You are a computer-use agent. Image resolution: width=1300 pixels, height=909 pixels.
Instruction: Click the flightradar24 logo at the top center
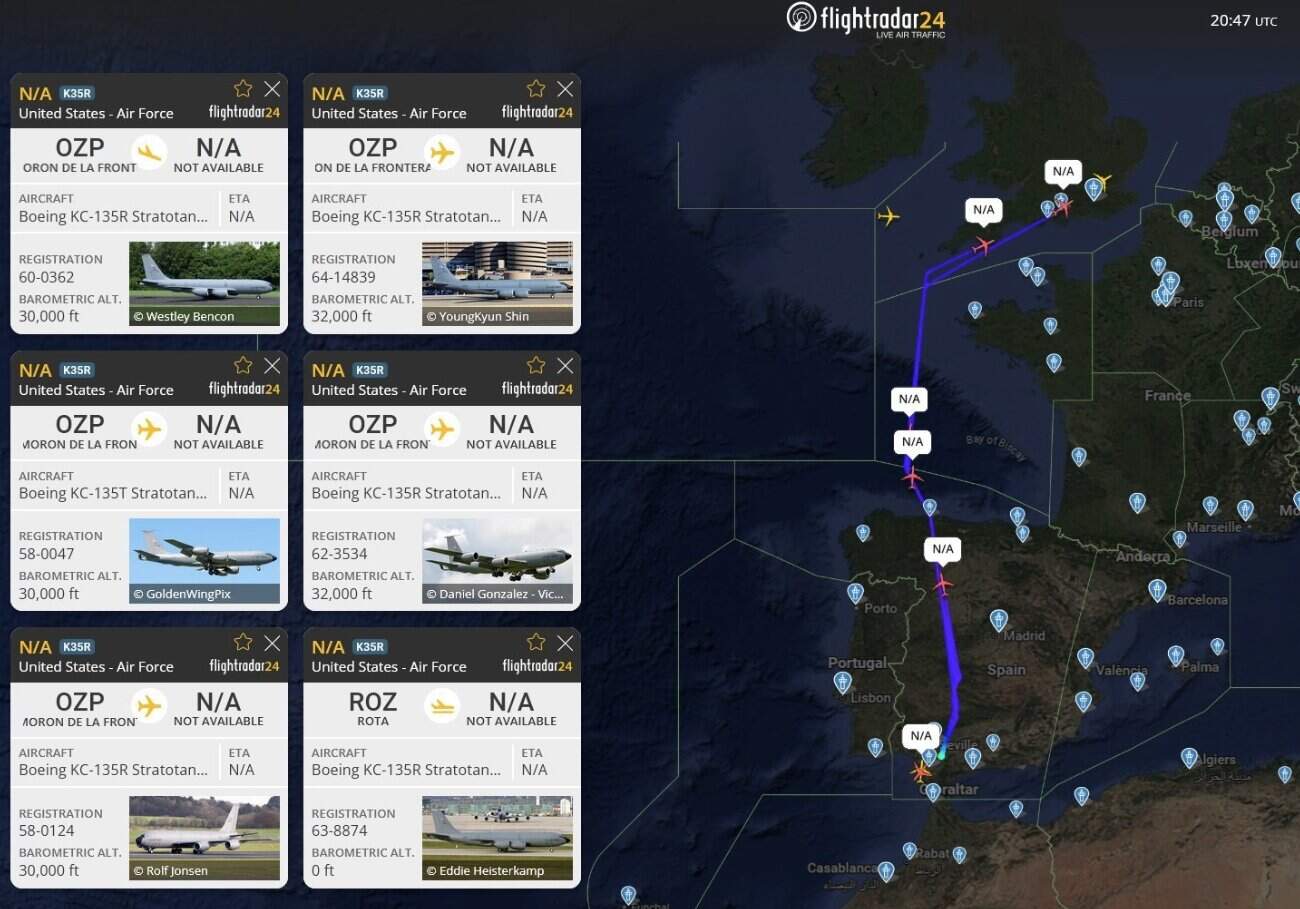[x=865, y=20]
